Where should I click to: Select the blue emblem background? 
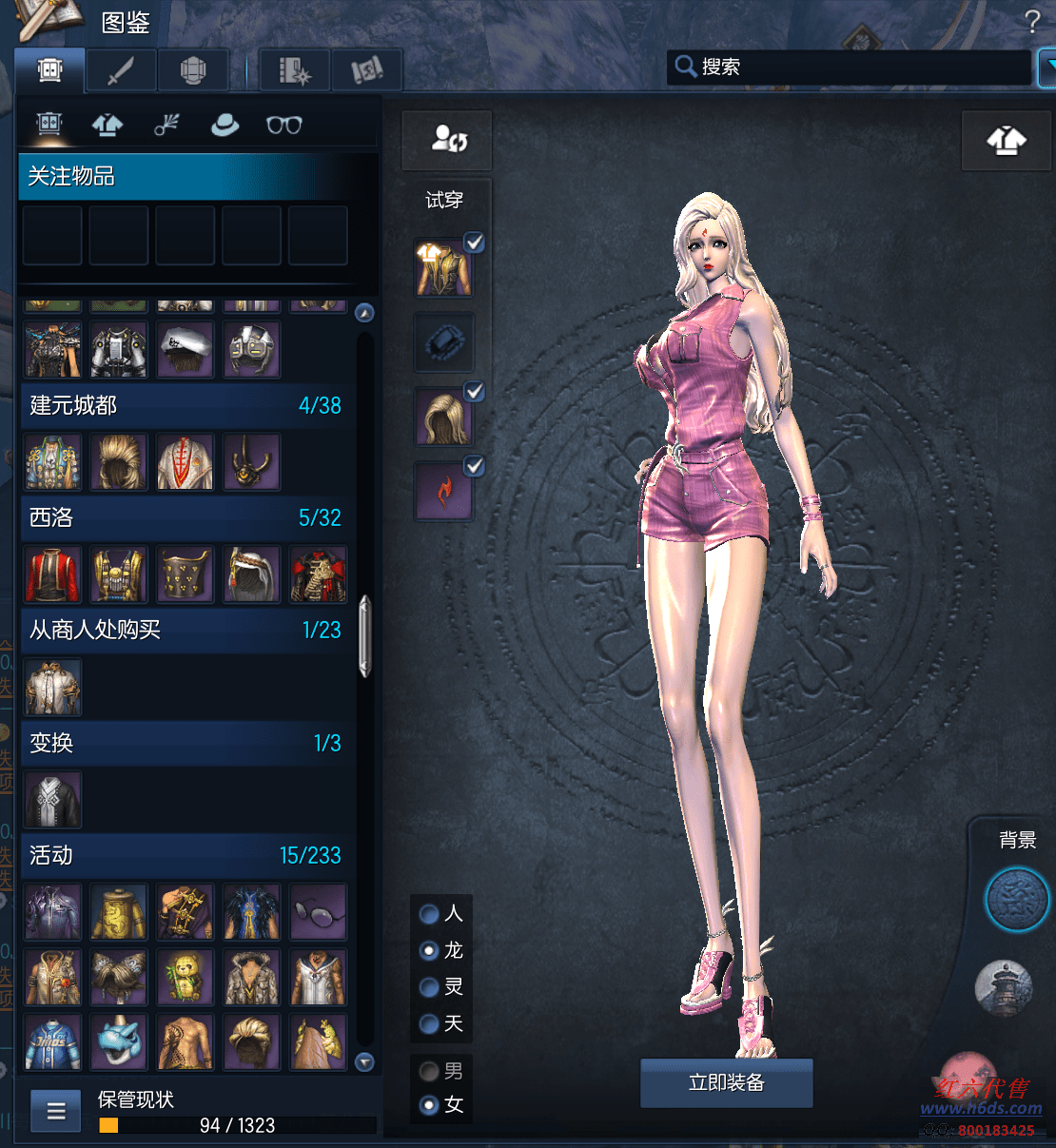click(1016, 899)
